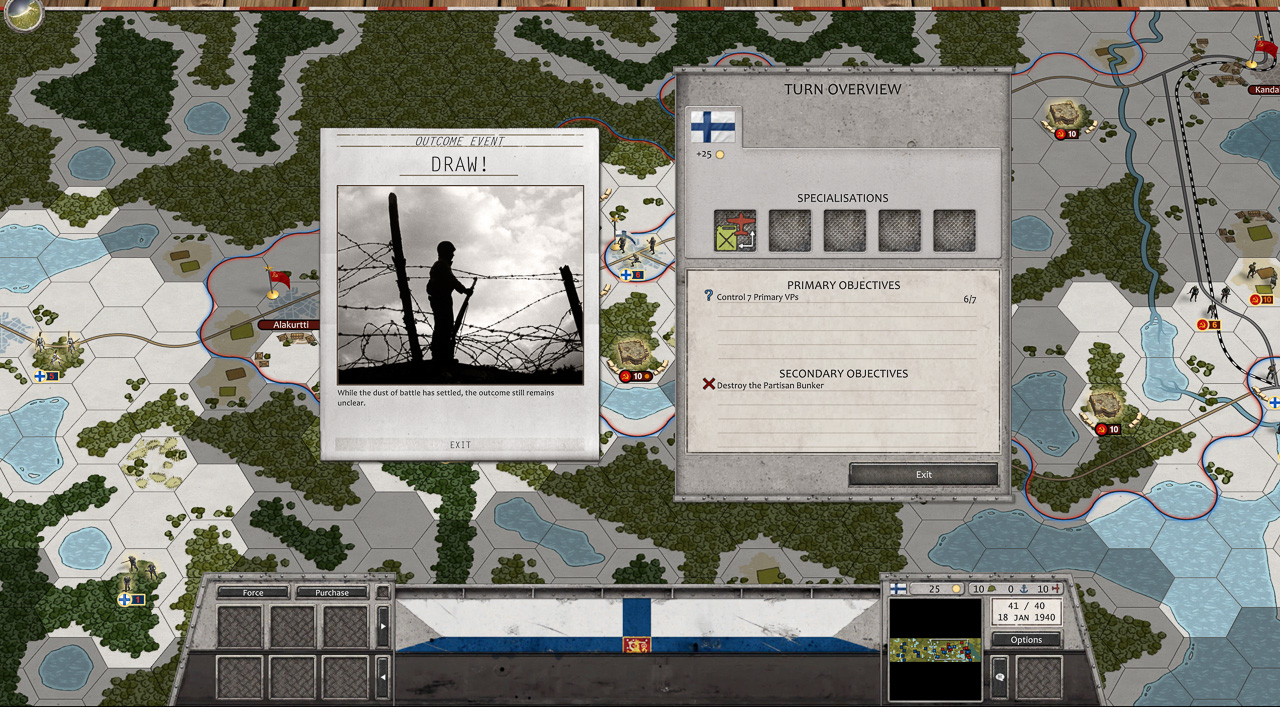Close the Draw outcome event popup
Viewport: 1280px width, 707px height.
click(460, 445)
